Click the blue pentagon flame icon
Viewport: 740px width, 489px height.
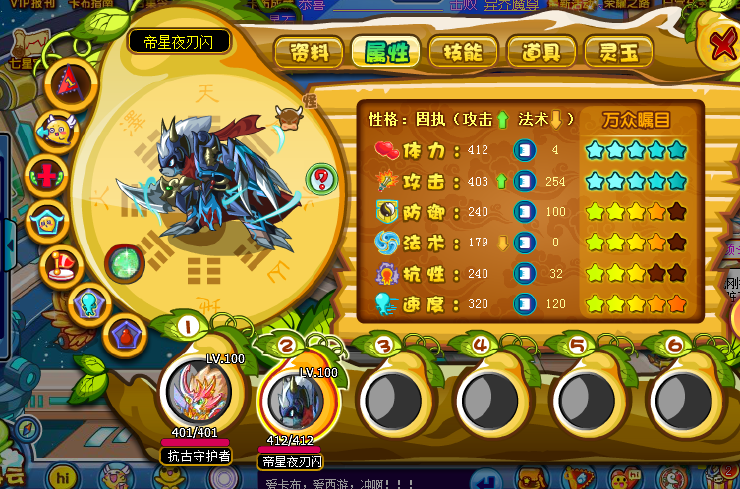tap(127, 334)
